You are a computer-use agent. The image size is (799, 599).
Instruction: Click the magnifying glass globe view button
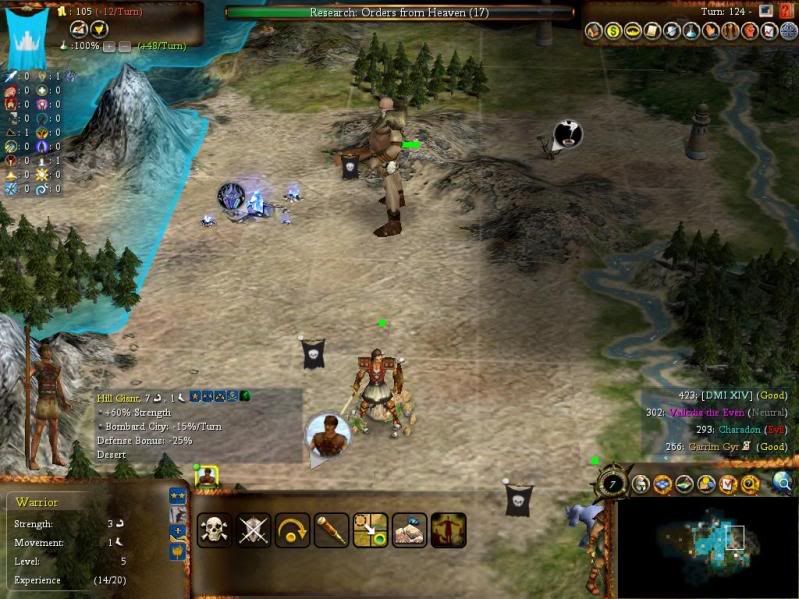coord(781,483)
